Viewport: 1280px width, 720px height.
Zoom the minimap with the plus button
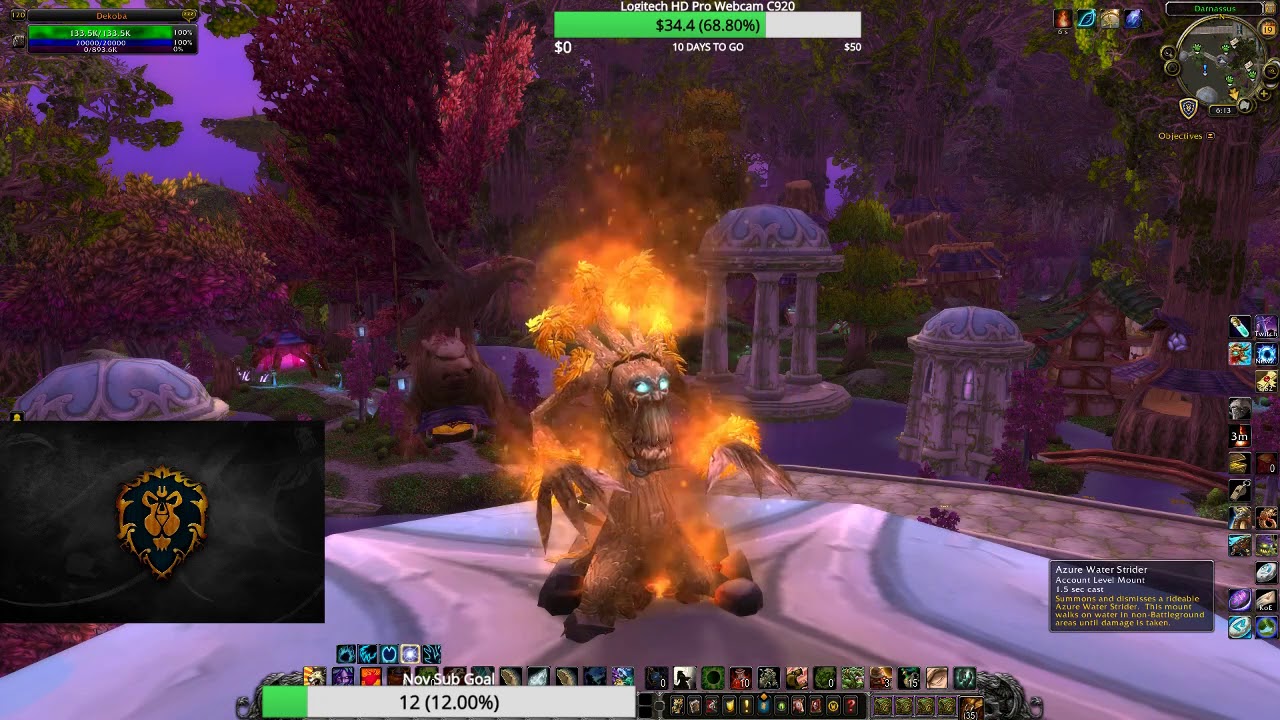click(1264, 93)
